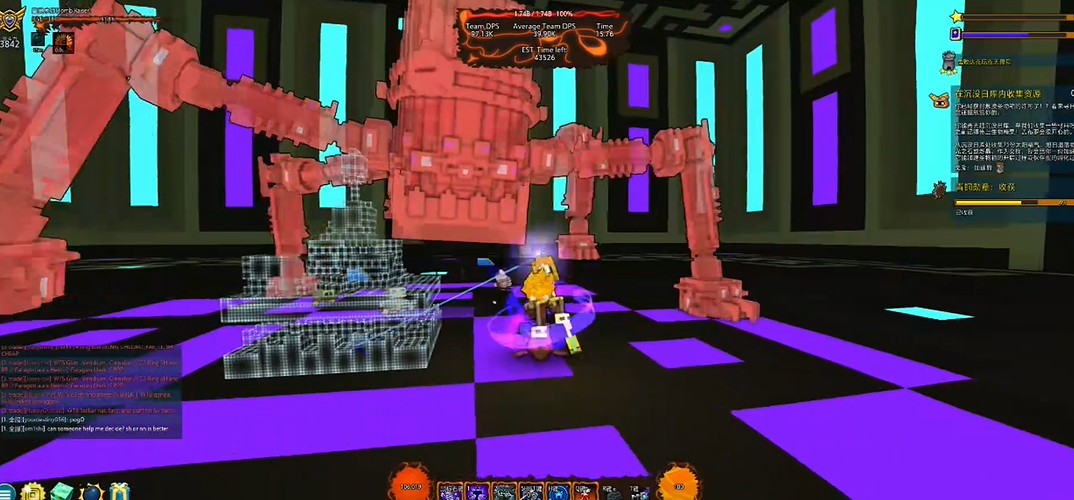
Task: Click the winged gold player badge
Action: [x=12, y=19]
